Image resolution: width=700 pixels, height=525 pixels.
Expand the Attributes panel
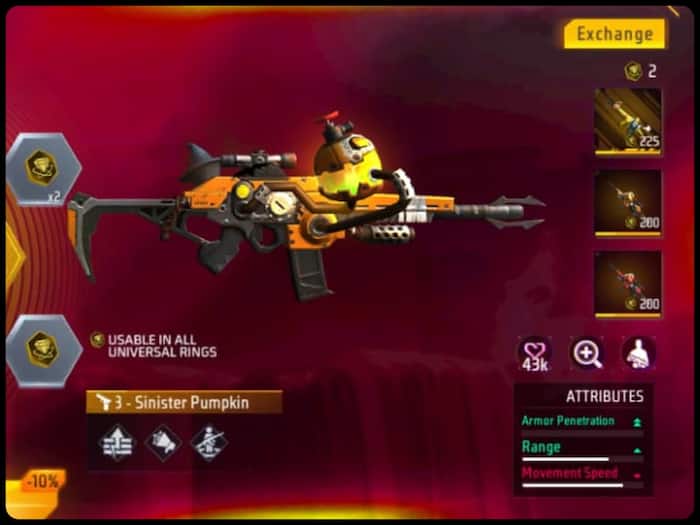click(x=583, y=396)
